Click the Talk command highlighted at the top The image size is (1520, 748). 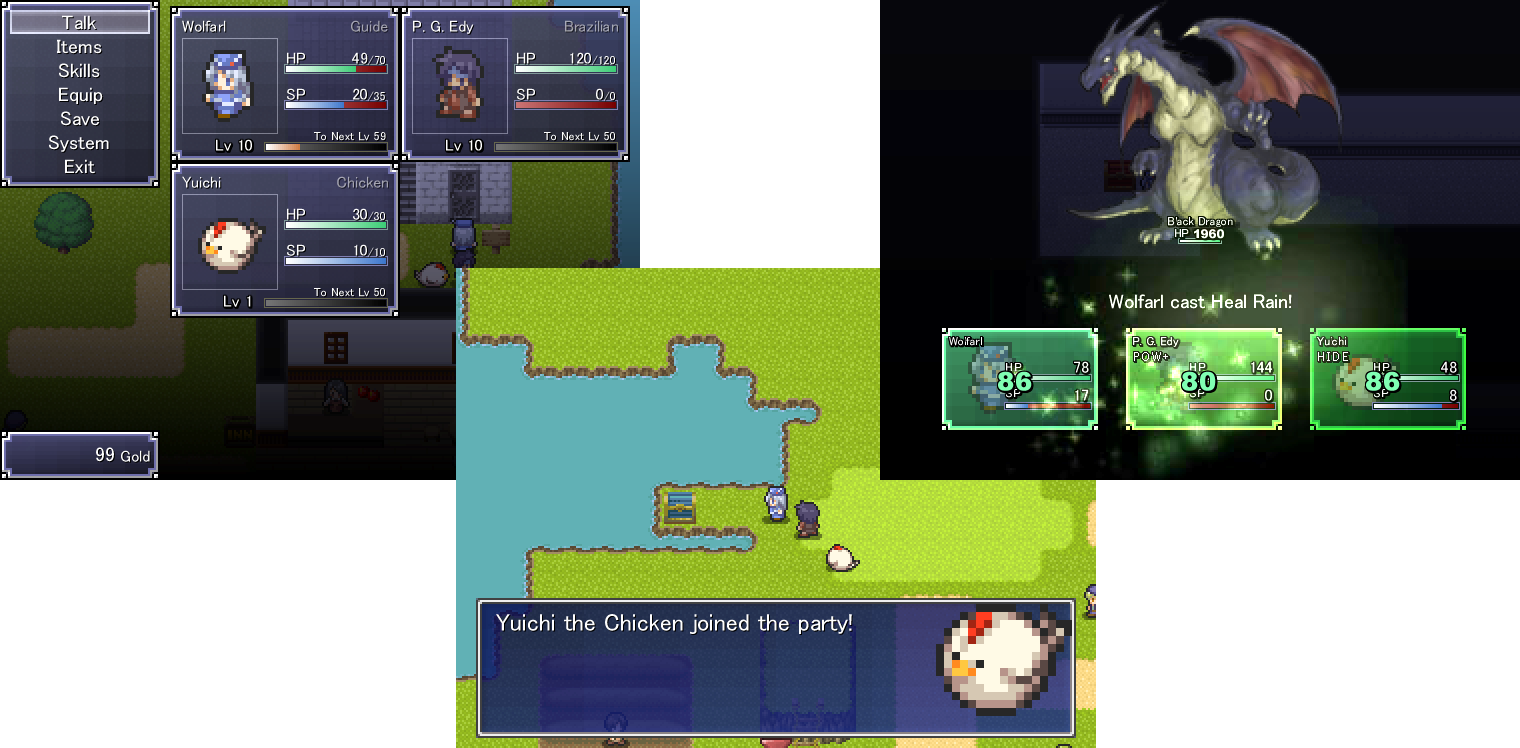click(x=79, y=22)
